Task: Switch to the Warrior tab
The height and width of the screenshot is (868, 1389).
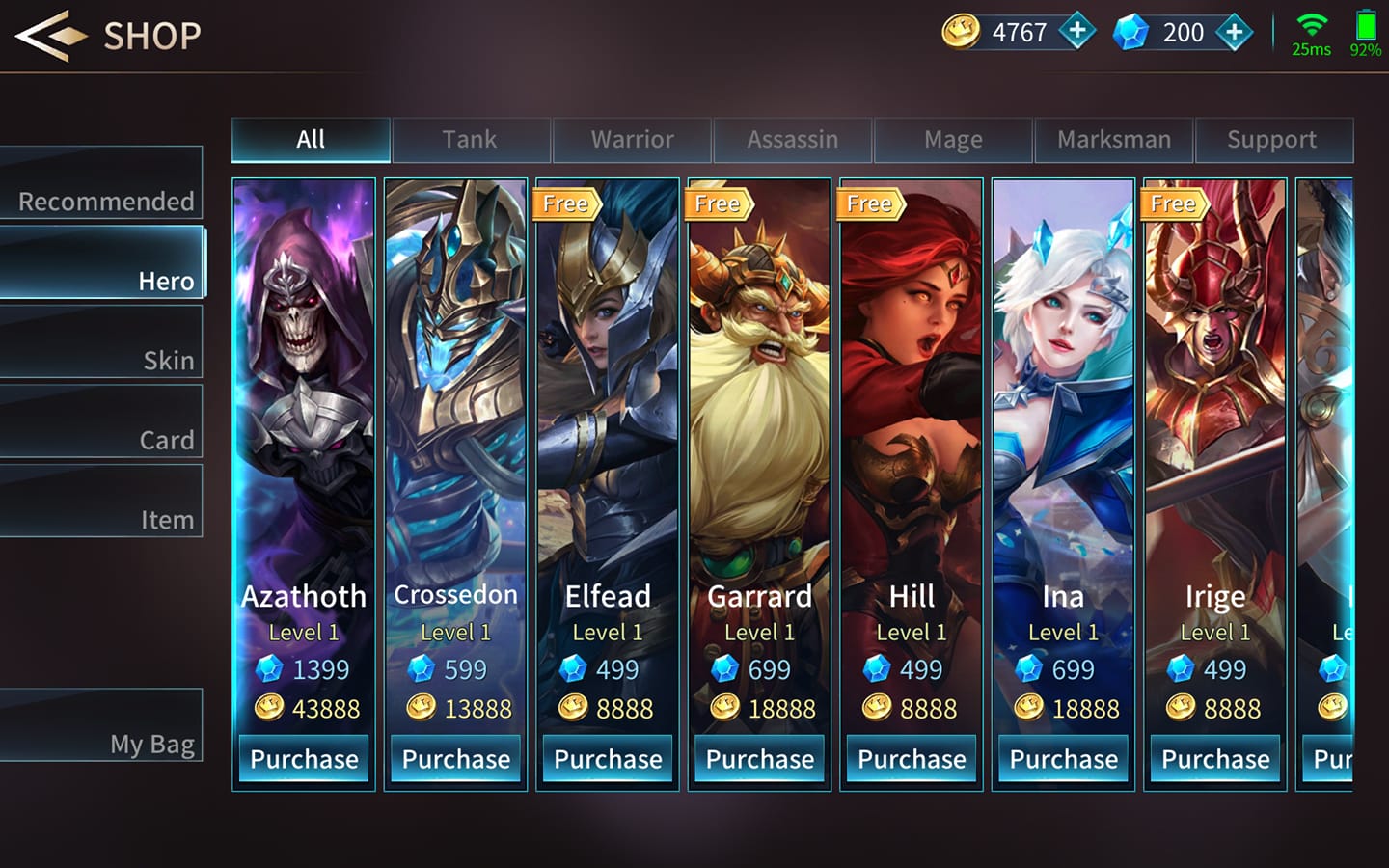Action: point(632,140)
